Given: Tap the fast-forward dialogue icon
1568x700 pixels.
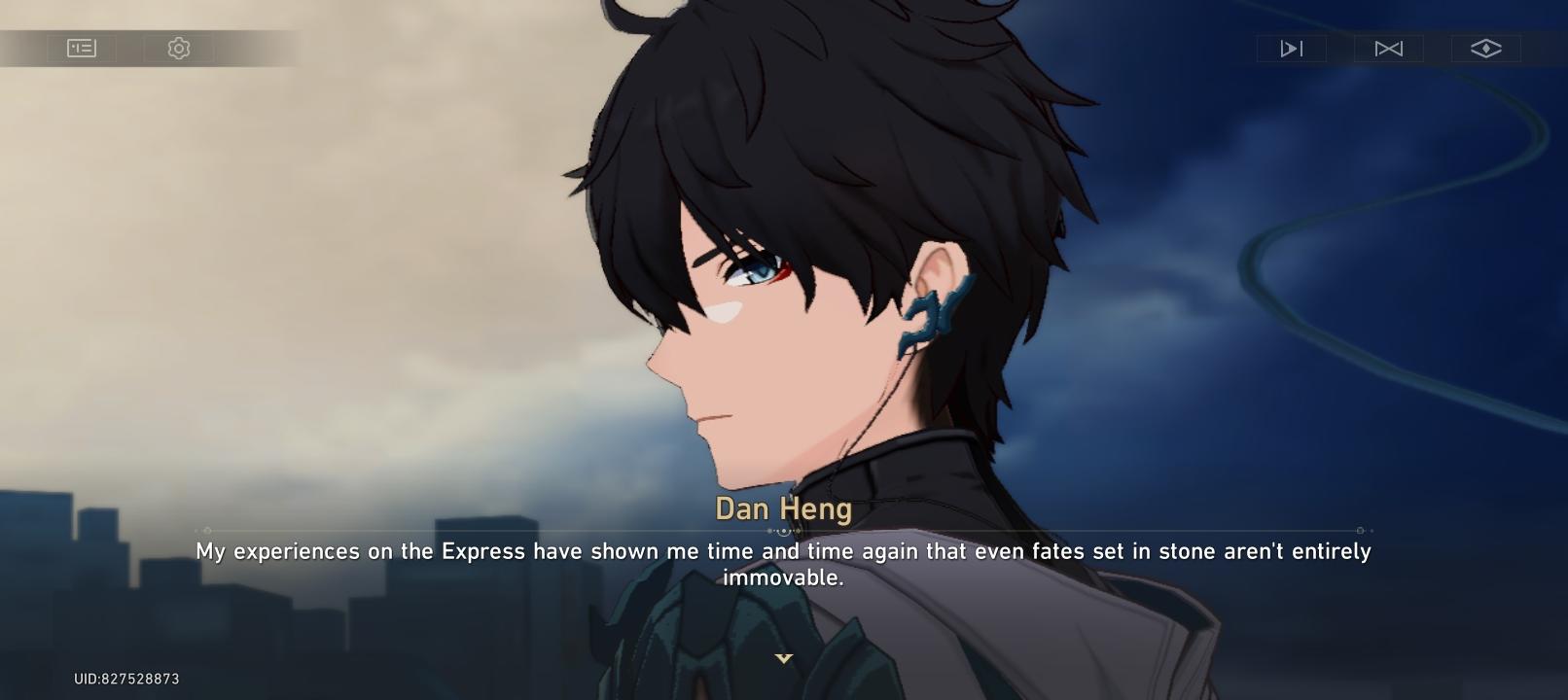Looking at the screenshot, I should 1292,48.
